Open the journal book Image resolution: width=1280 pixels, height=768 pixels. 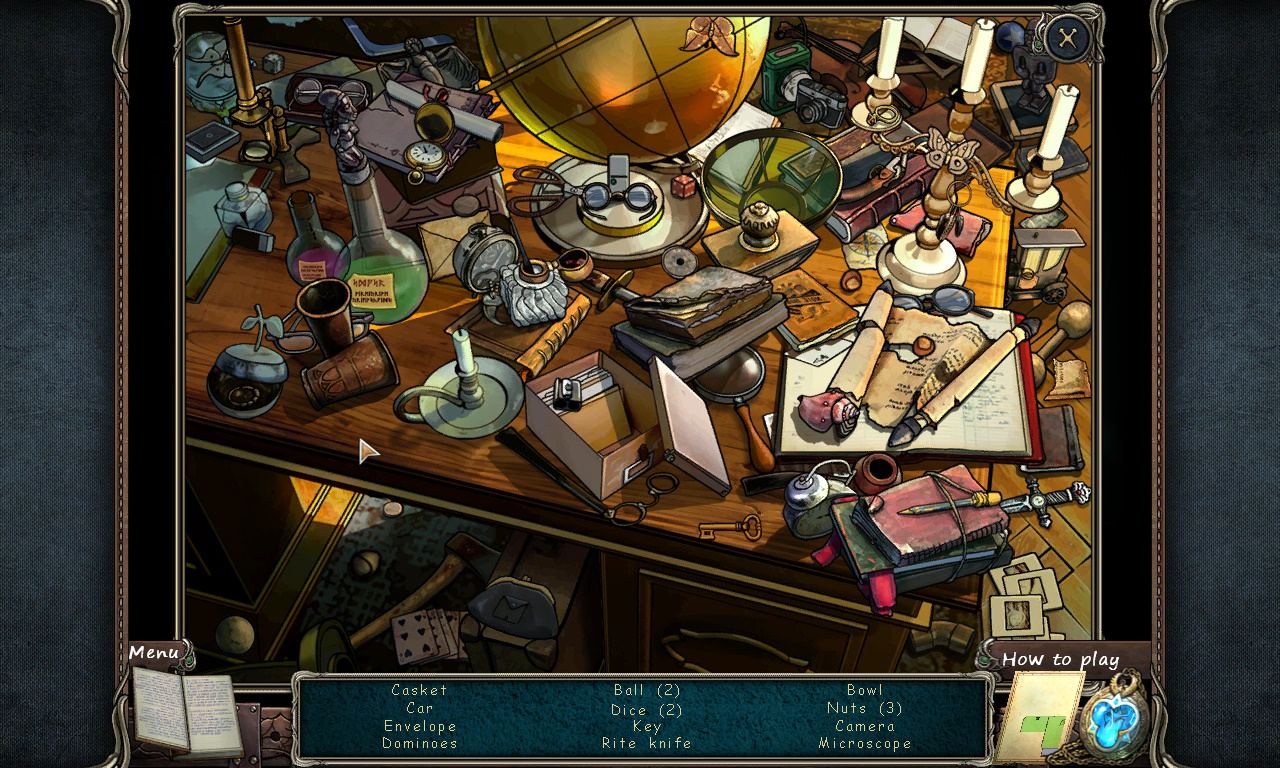[186, 712]
